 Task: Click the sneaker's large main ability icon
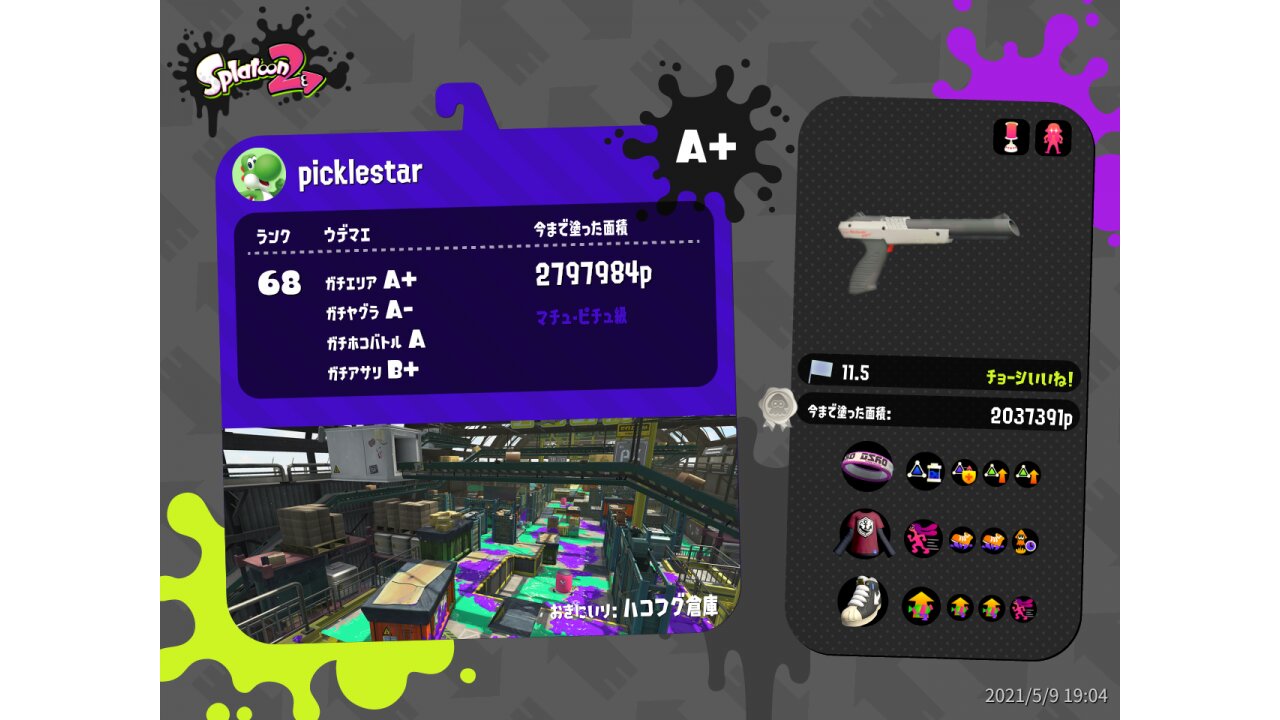[921, 606]
